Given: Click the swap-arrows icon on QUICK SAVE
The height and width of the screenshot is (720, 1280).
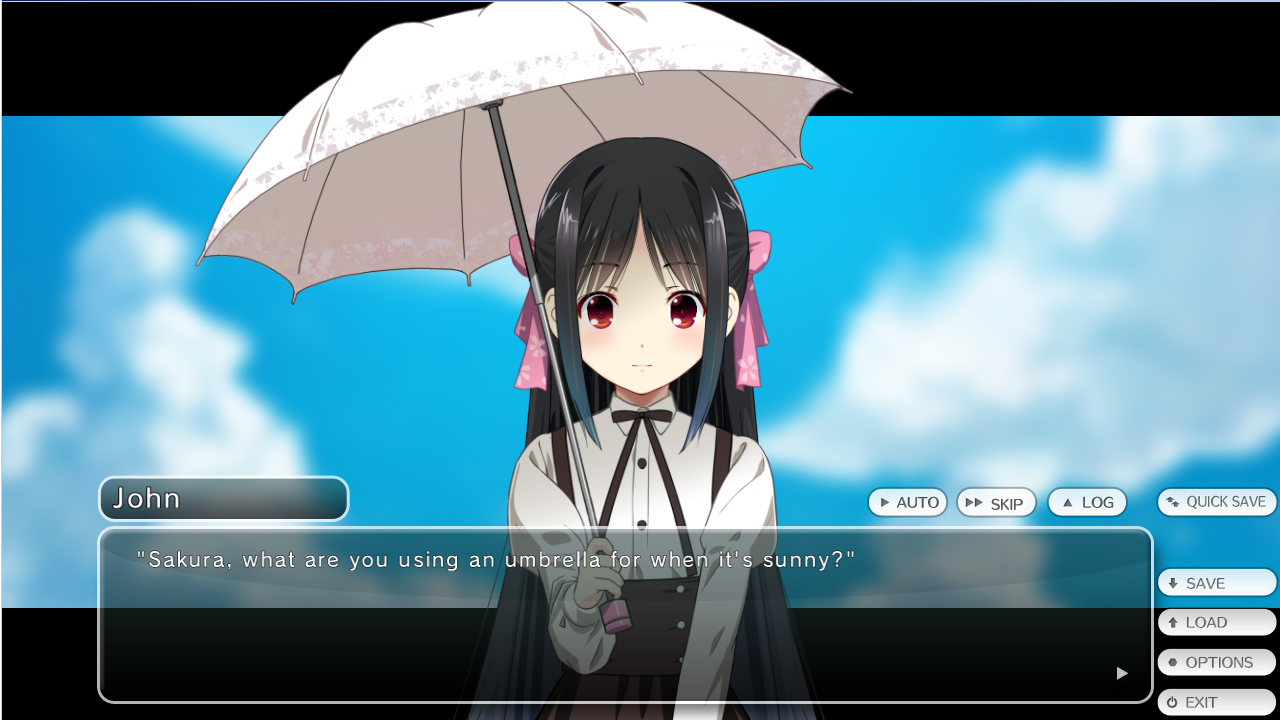Looking at the screenshot, I should click(x=1172, y=502).
